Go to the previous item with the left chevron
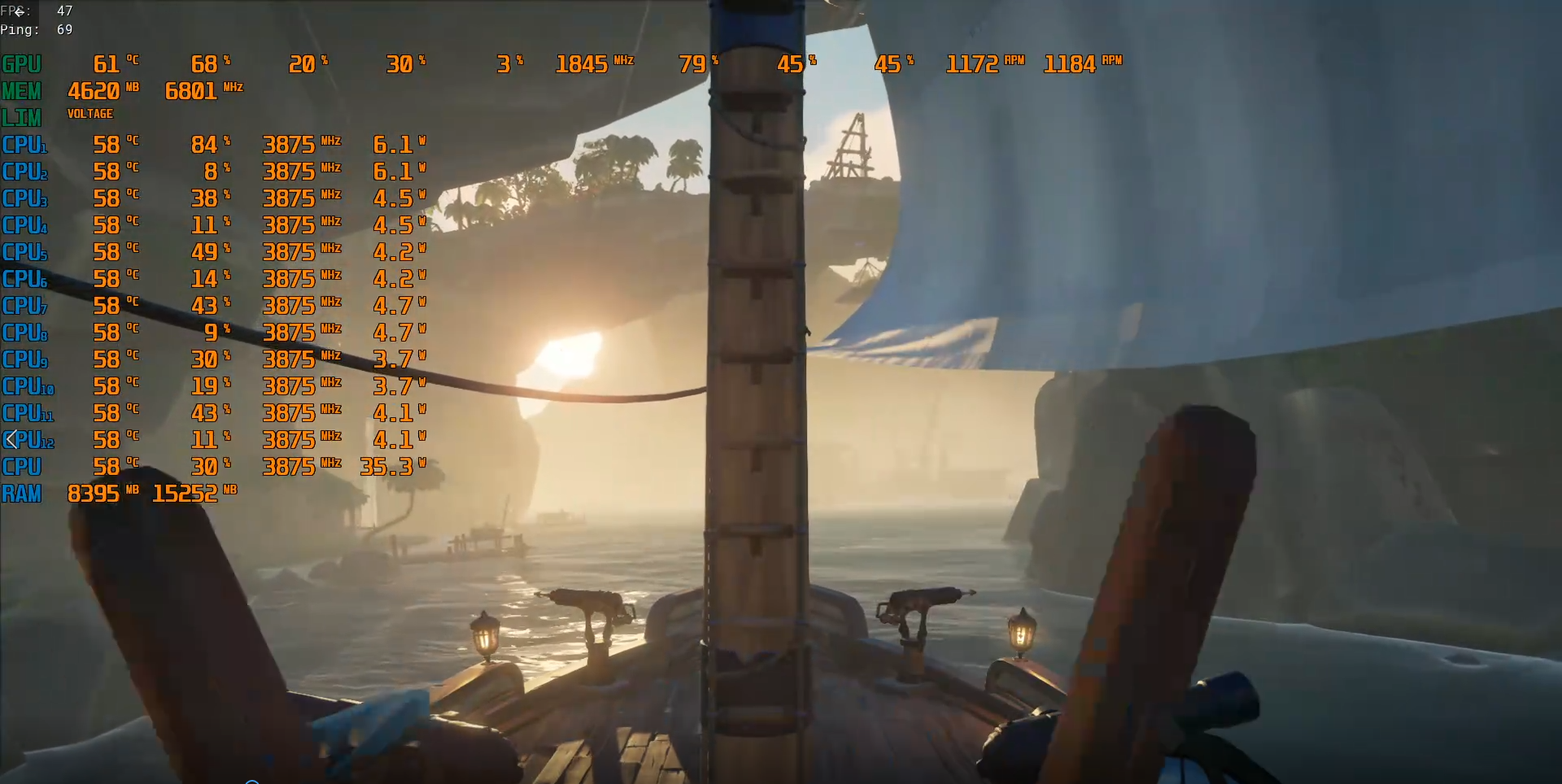Screen dimensions: 1562x784 11,440
